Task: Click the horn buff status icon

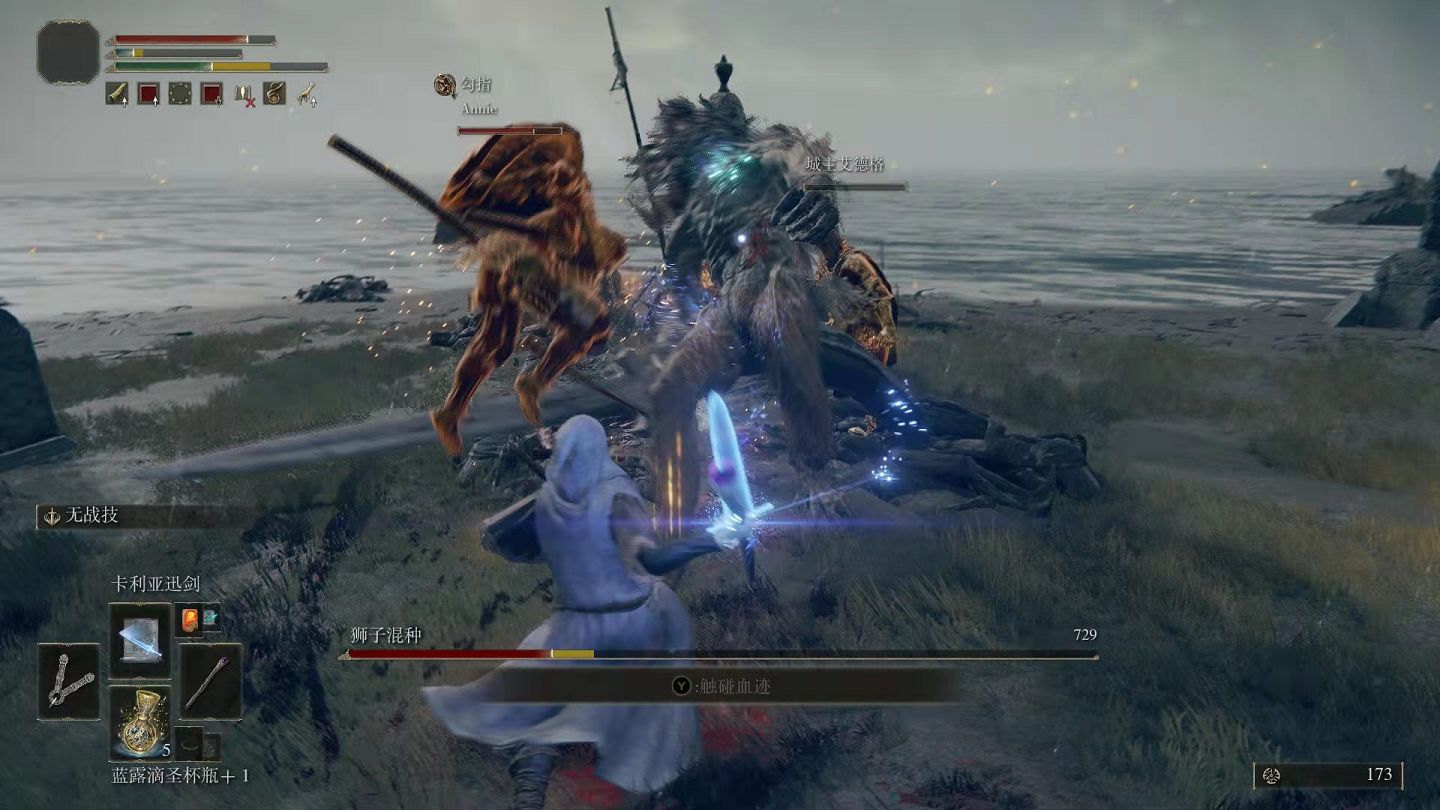Action: click(117, 94)
